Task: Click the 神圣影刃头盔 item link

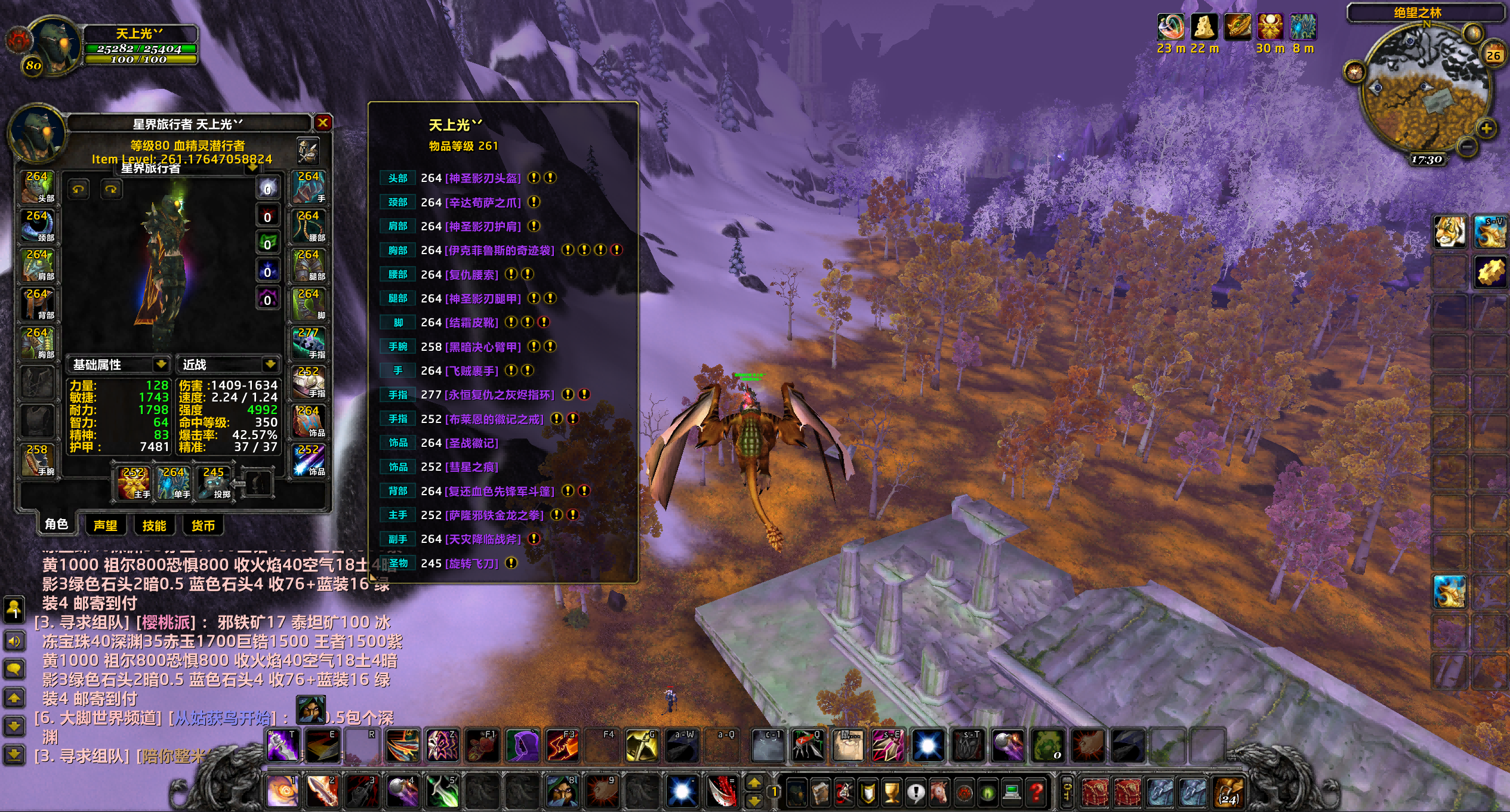Action: pos(483,178)
